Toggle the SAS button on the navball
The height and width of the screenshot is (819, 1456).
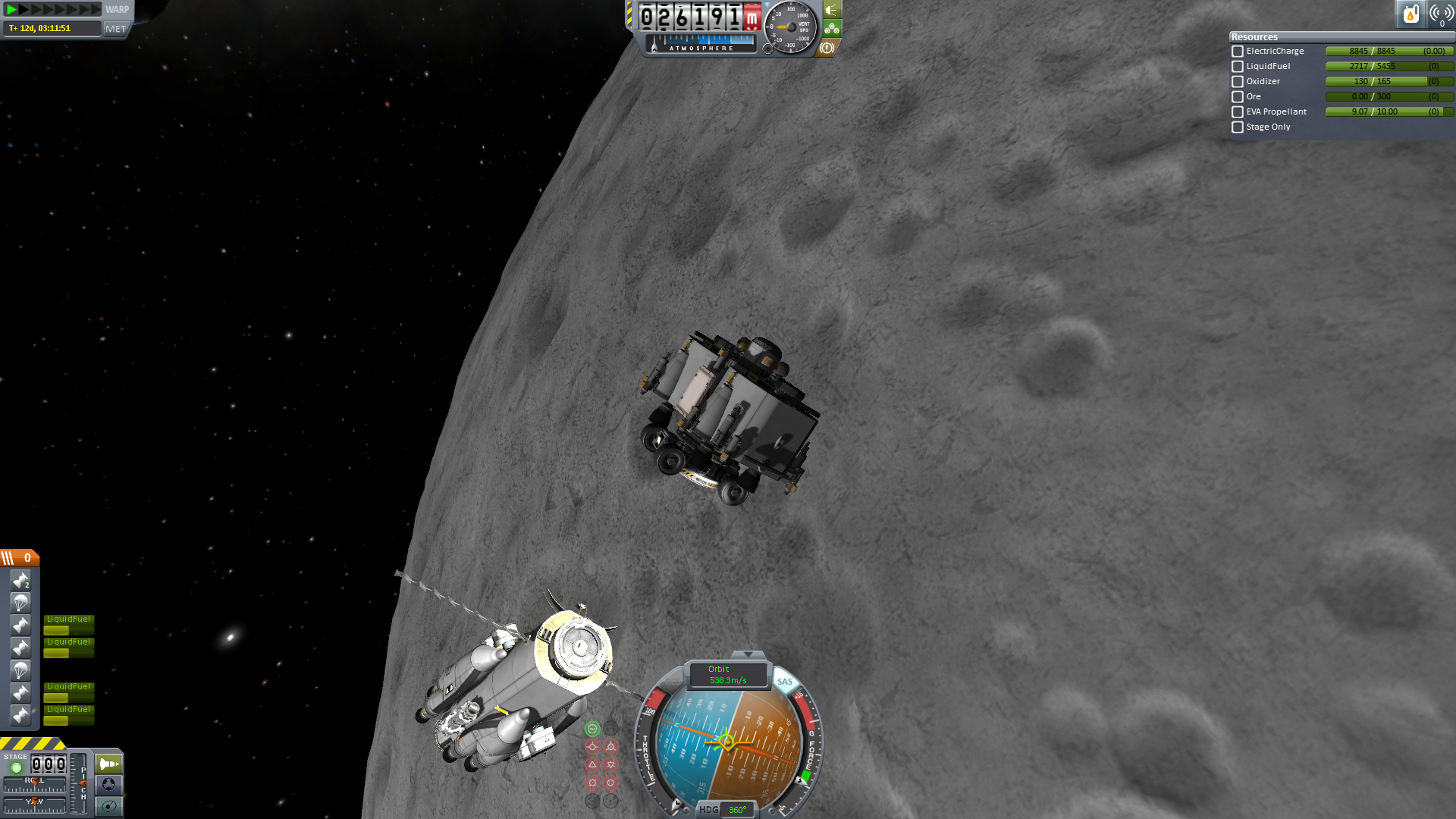[x=785, y=682]
